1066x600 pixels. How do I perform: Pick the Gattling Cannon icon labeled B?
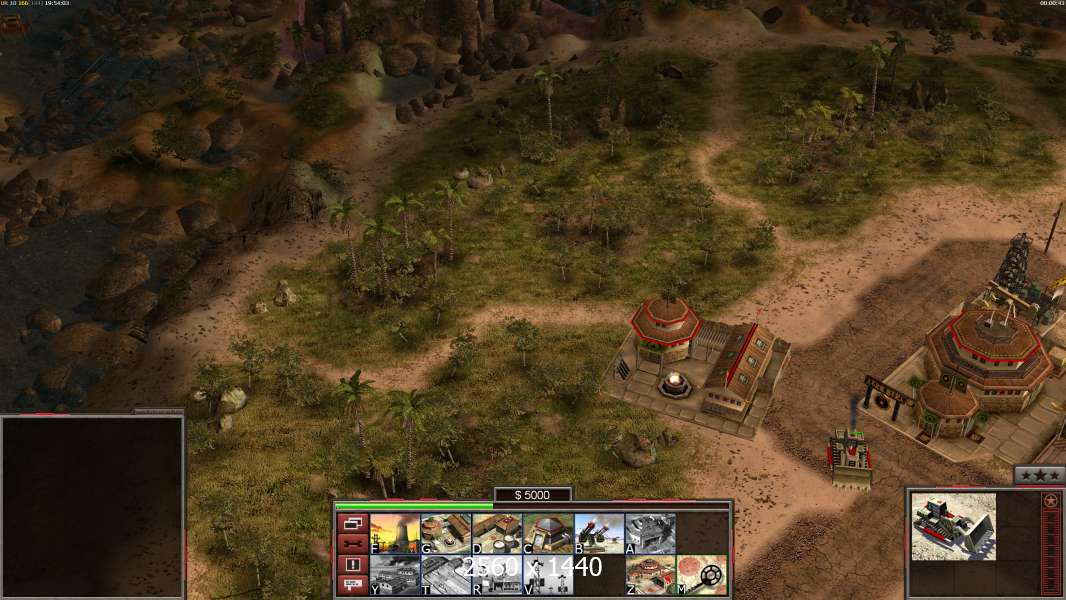[599, 533]
